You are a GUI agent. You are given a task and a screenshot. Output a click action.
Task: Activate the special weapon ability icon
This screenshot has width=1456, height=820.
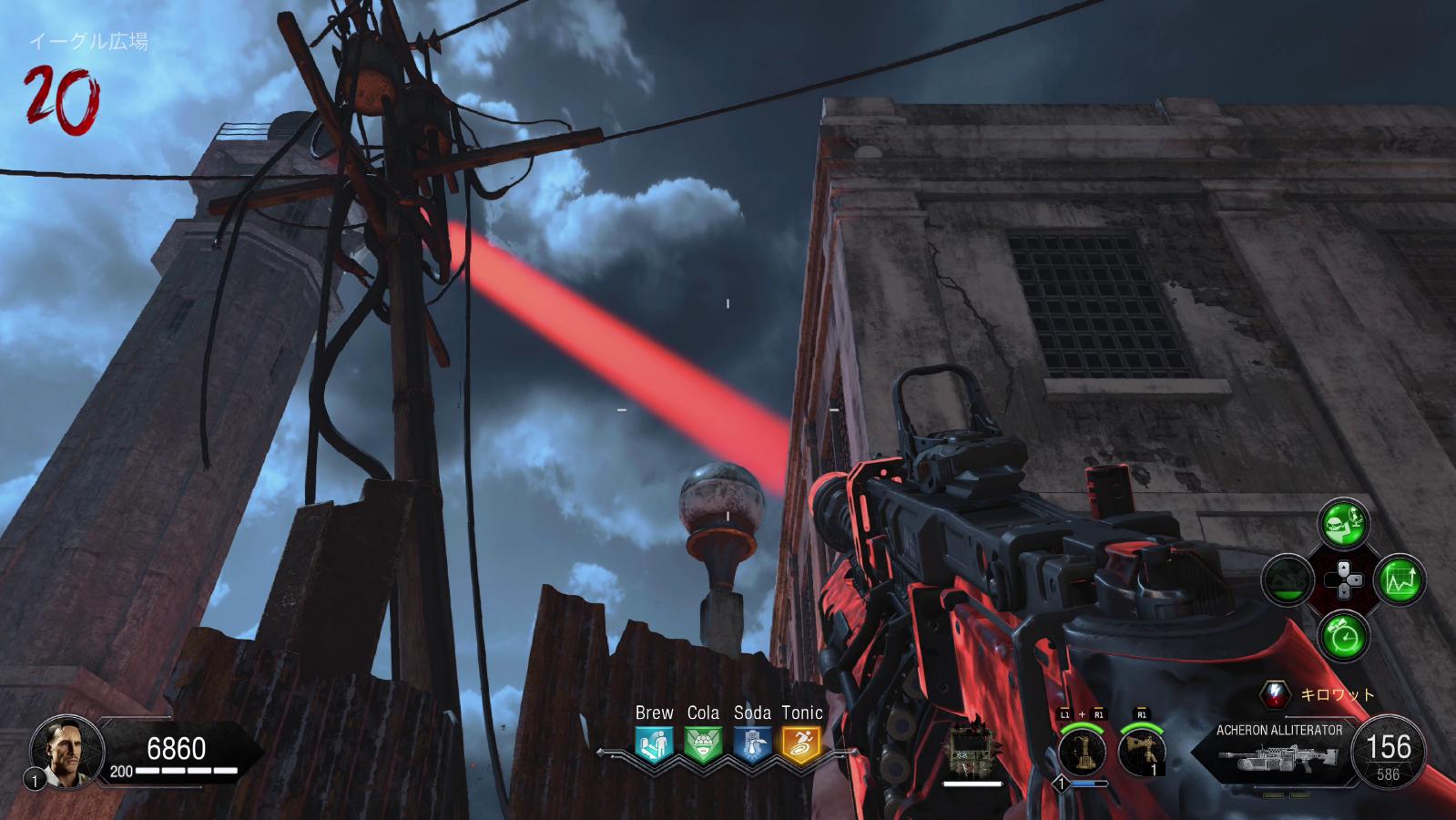pos(1082,752)
